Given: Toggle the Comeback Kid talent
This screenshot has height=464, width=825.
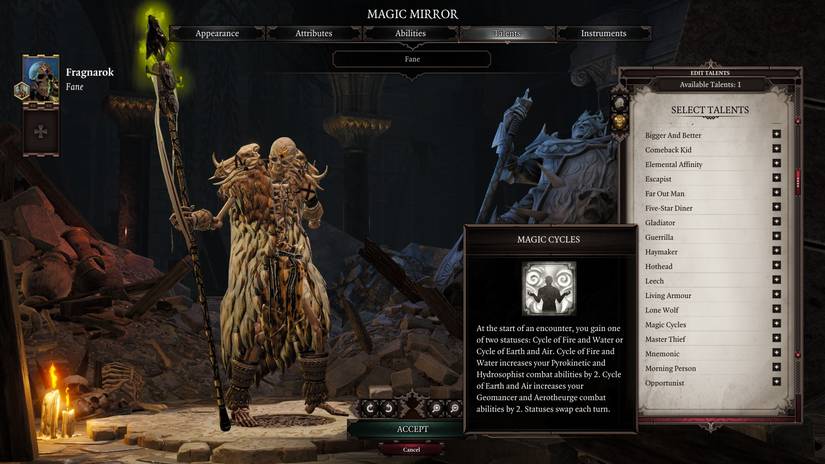Looking at the screenshot, I should pyautogui.click(x=776, y=150).
